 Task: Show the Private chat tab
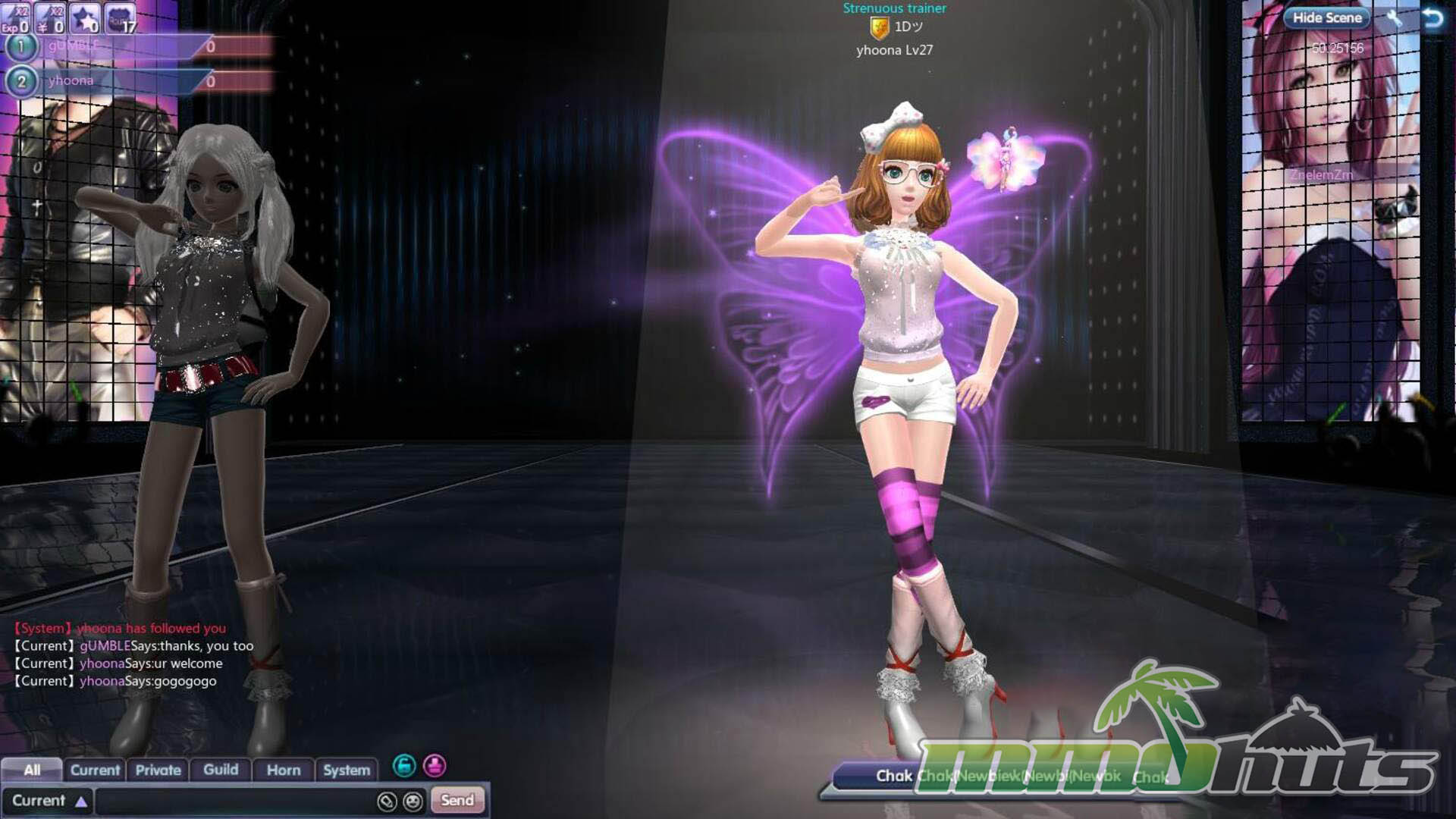tap(158, 770)
